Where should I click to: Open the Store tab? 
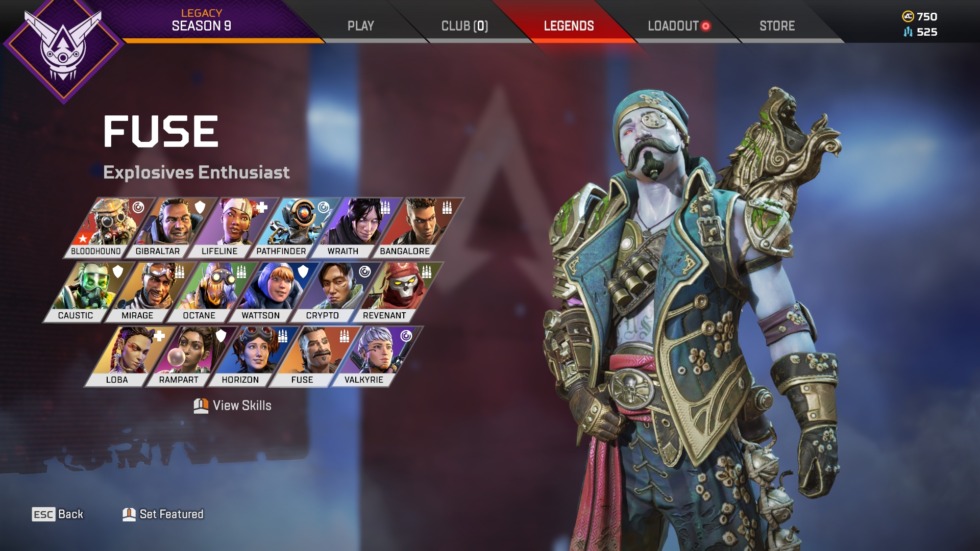click(777, 26)
